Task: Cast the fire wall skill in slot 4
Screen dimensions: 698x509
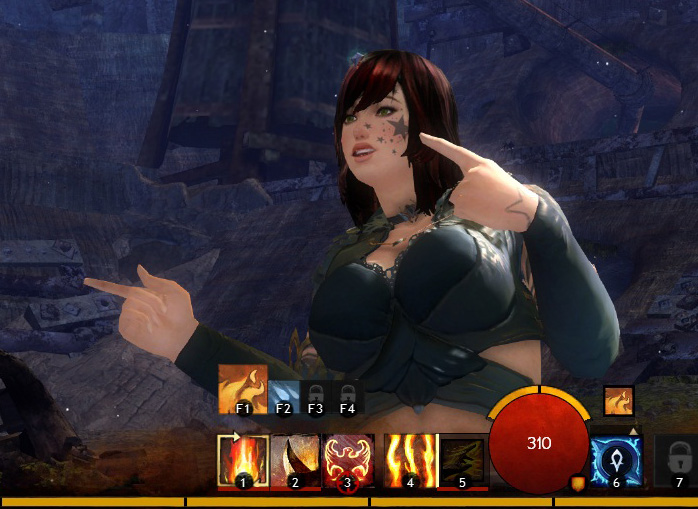Action: [410, 461]
